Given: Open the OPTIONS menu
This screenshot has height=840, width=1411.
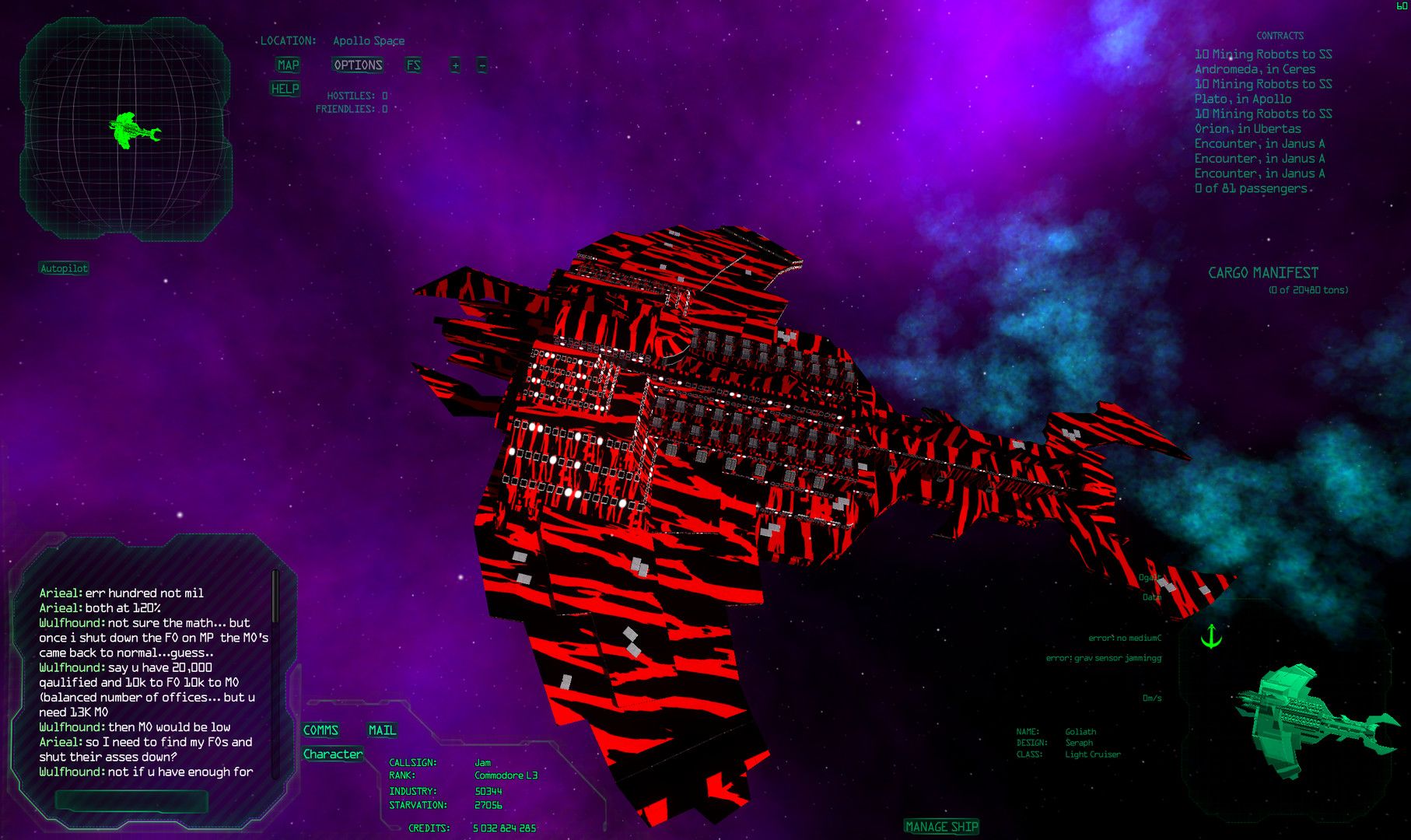Looking at the screenshot, I should coord(358,65).
